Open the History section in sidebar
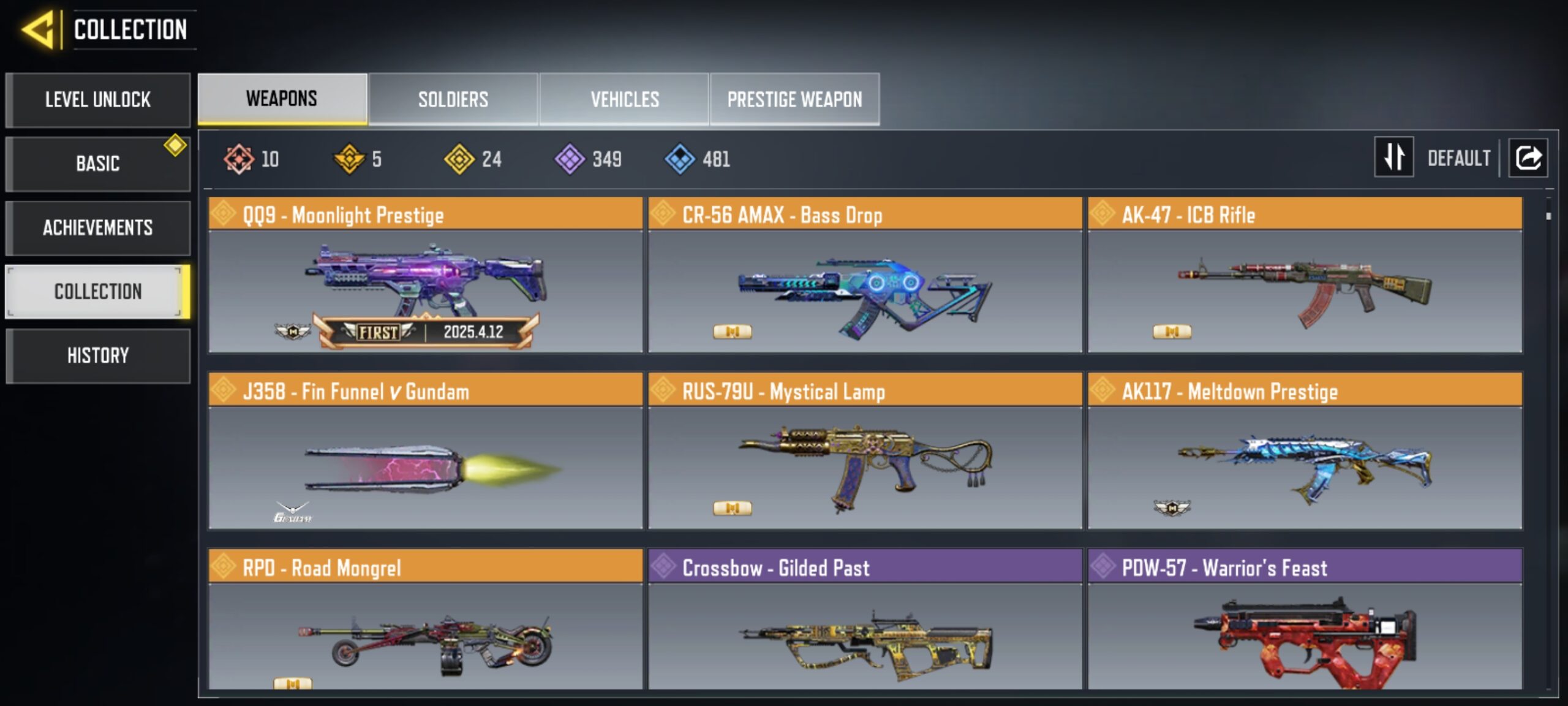This screenshot has width=1568, height=706. tap(98, 355)
